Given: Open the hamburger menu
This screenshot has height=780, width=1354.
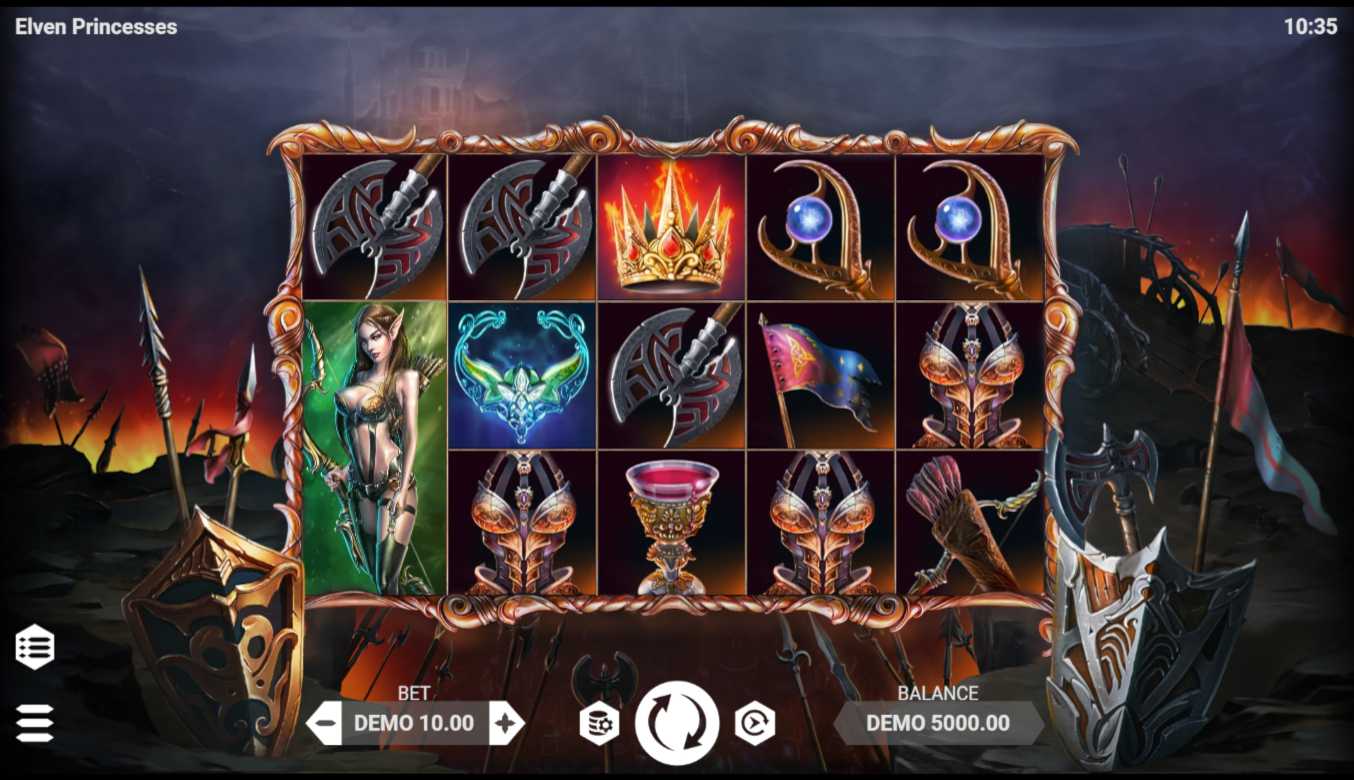Looking at the screenshot, I should tap(35, 723).
